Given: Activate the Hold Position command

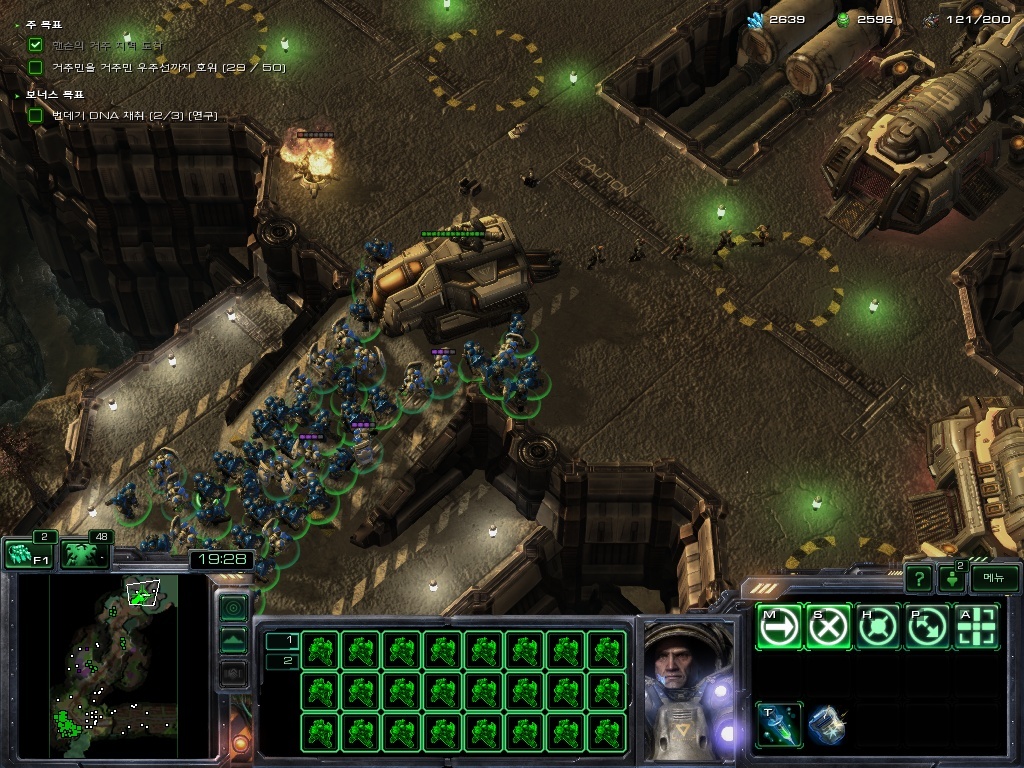Looking at the screenshot, I should 879,627.
